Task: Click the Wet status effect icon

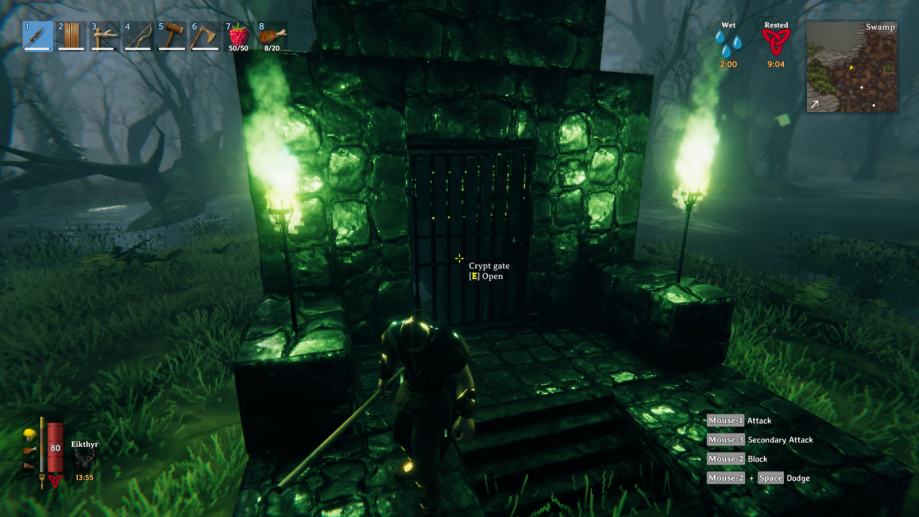Action: 727,44
